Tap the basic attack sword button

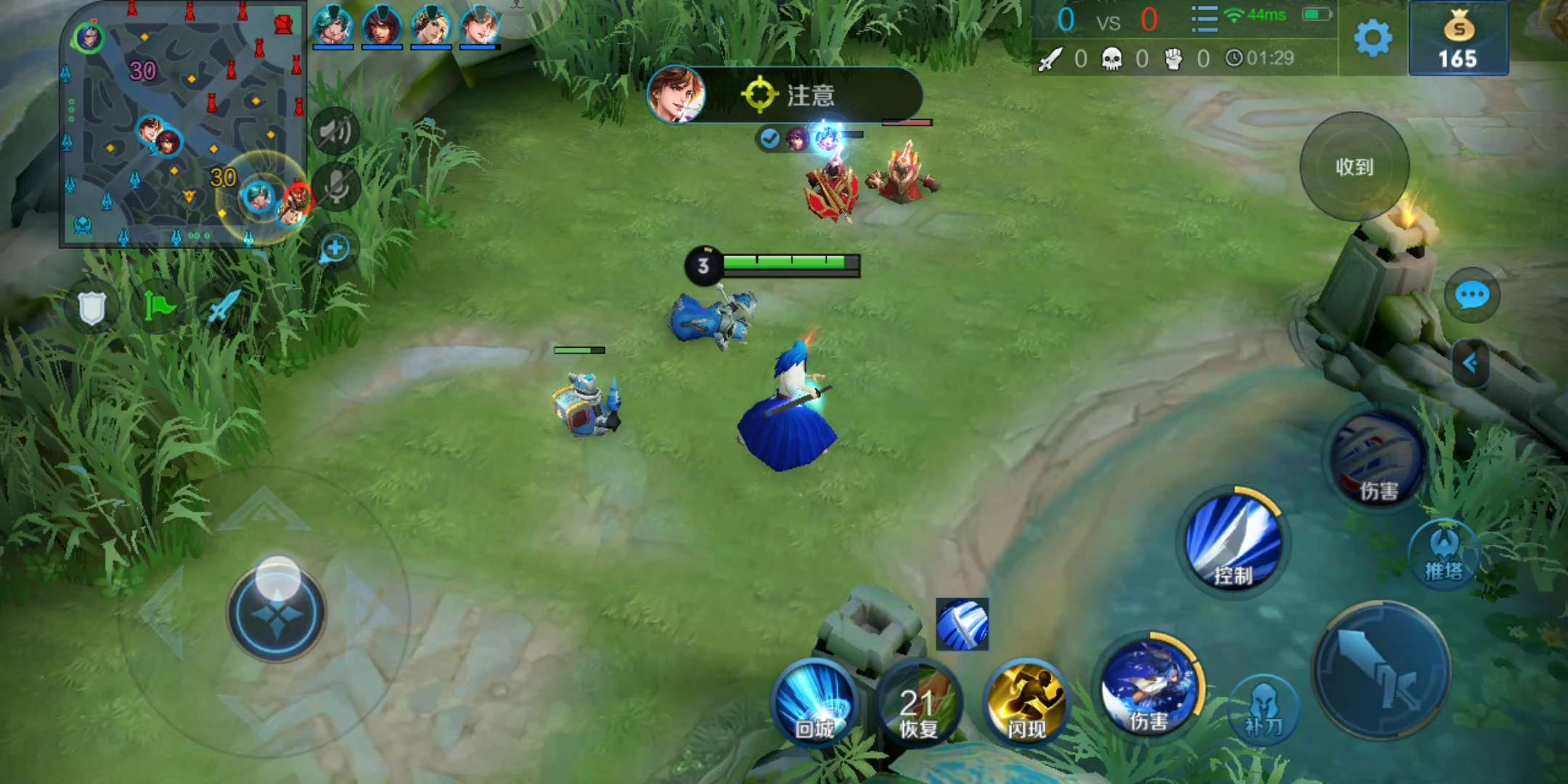tap(1381, 671)
